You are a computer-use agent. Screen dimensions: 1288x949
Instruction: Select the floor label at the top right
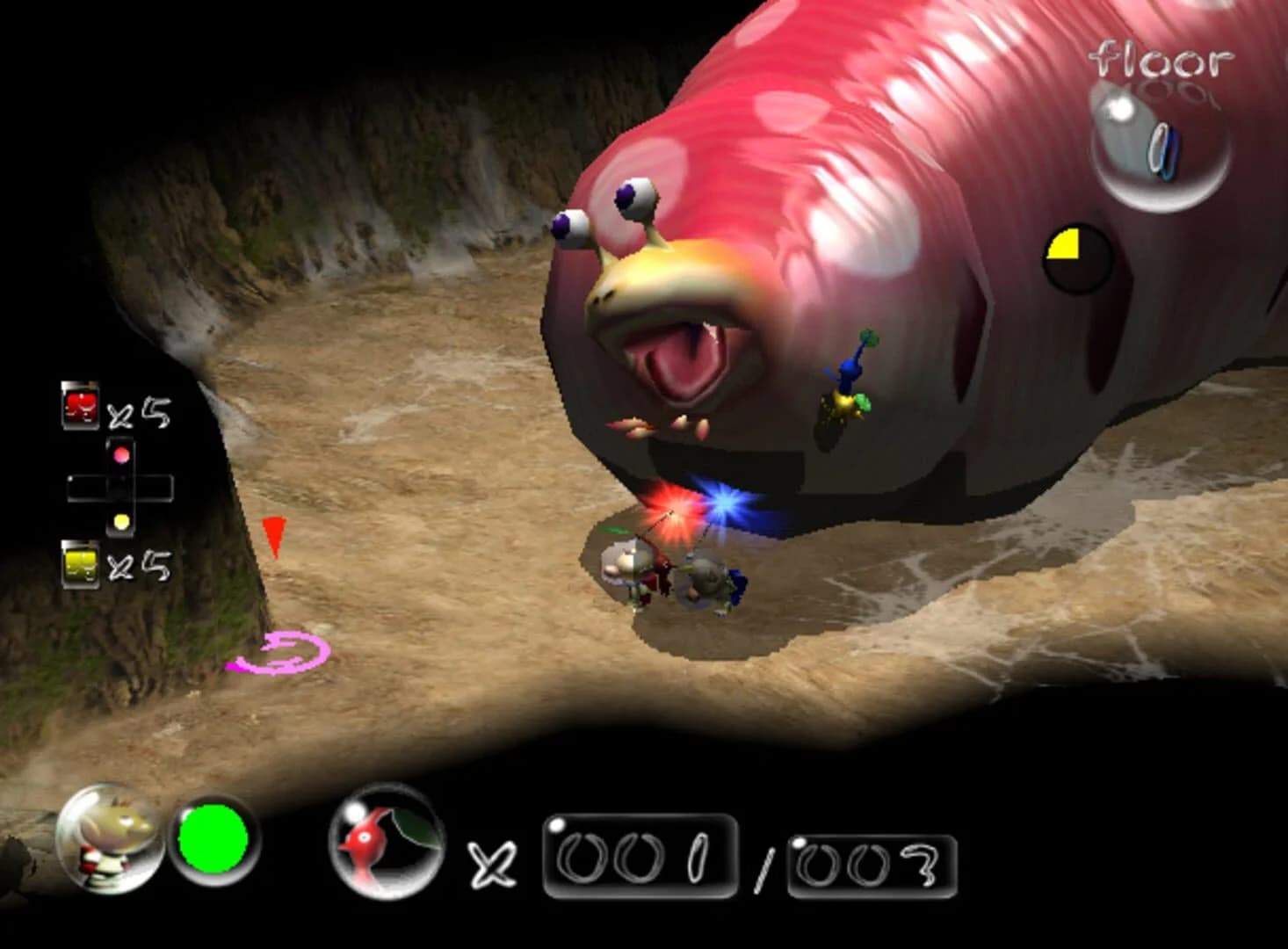(1161, 57)
